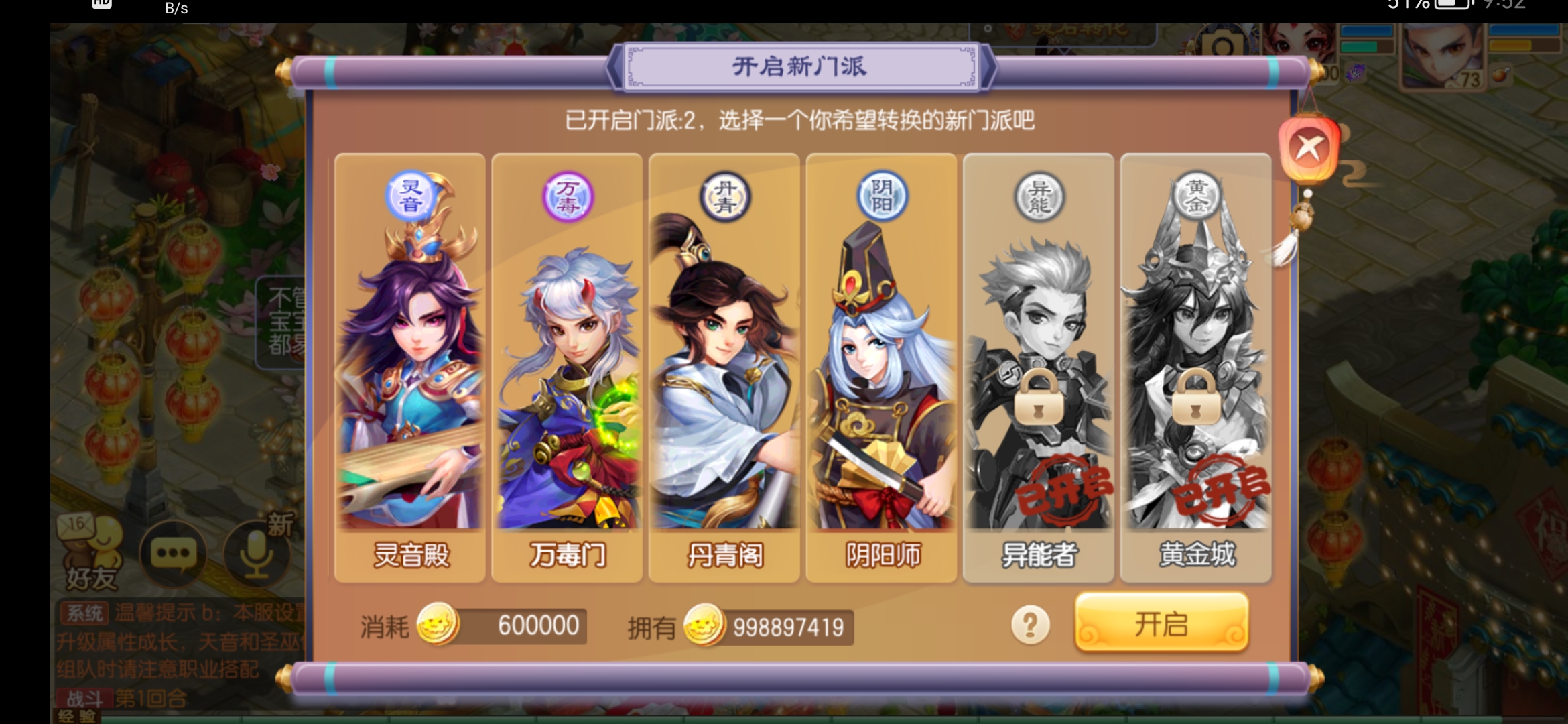Confirm with the yellow 开启 button
The width and height of the screenshot is (1568, 724).
point(1161,623)
